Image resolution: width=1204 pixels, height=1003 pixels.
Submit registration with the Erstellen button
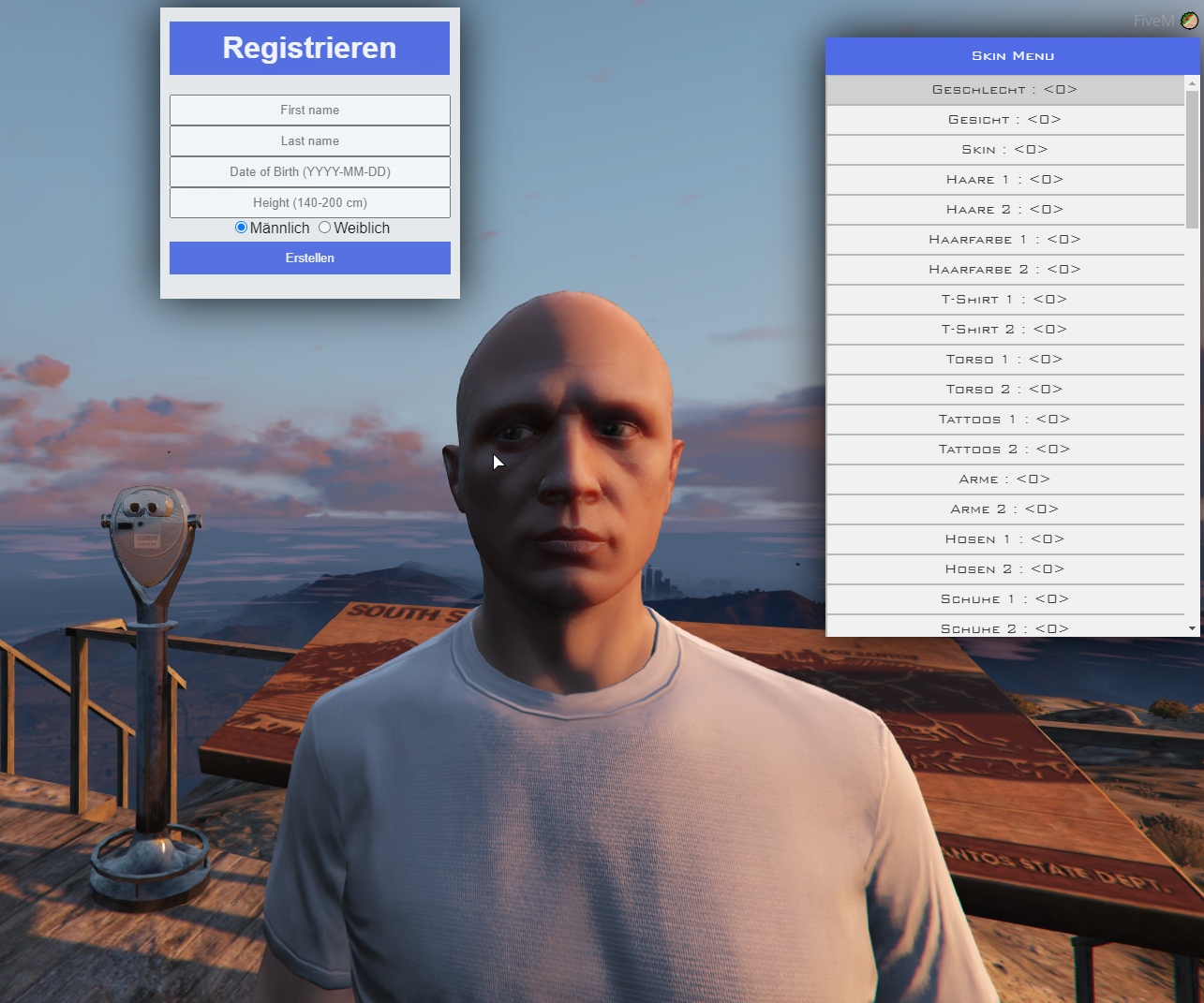[309, 258]
